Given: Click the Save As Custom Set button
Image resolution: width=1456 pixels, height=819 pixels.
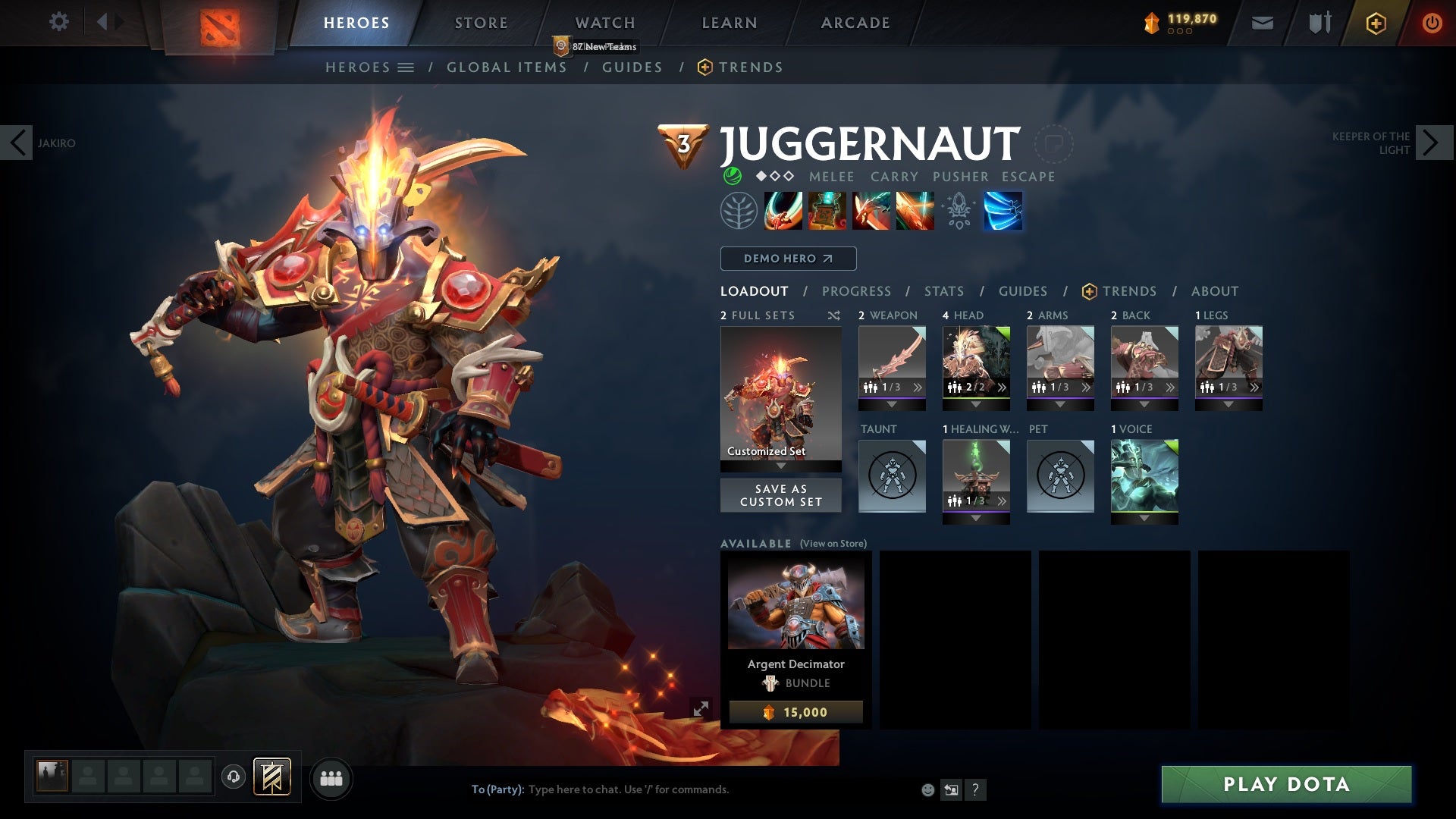Looking at the screenshot, I should [780, 495].
